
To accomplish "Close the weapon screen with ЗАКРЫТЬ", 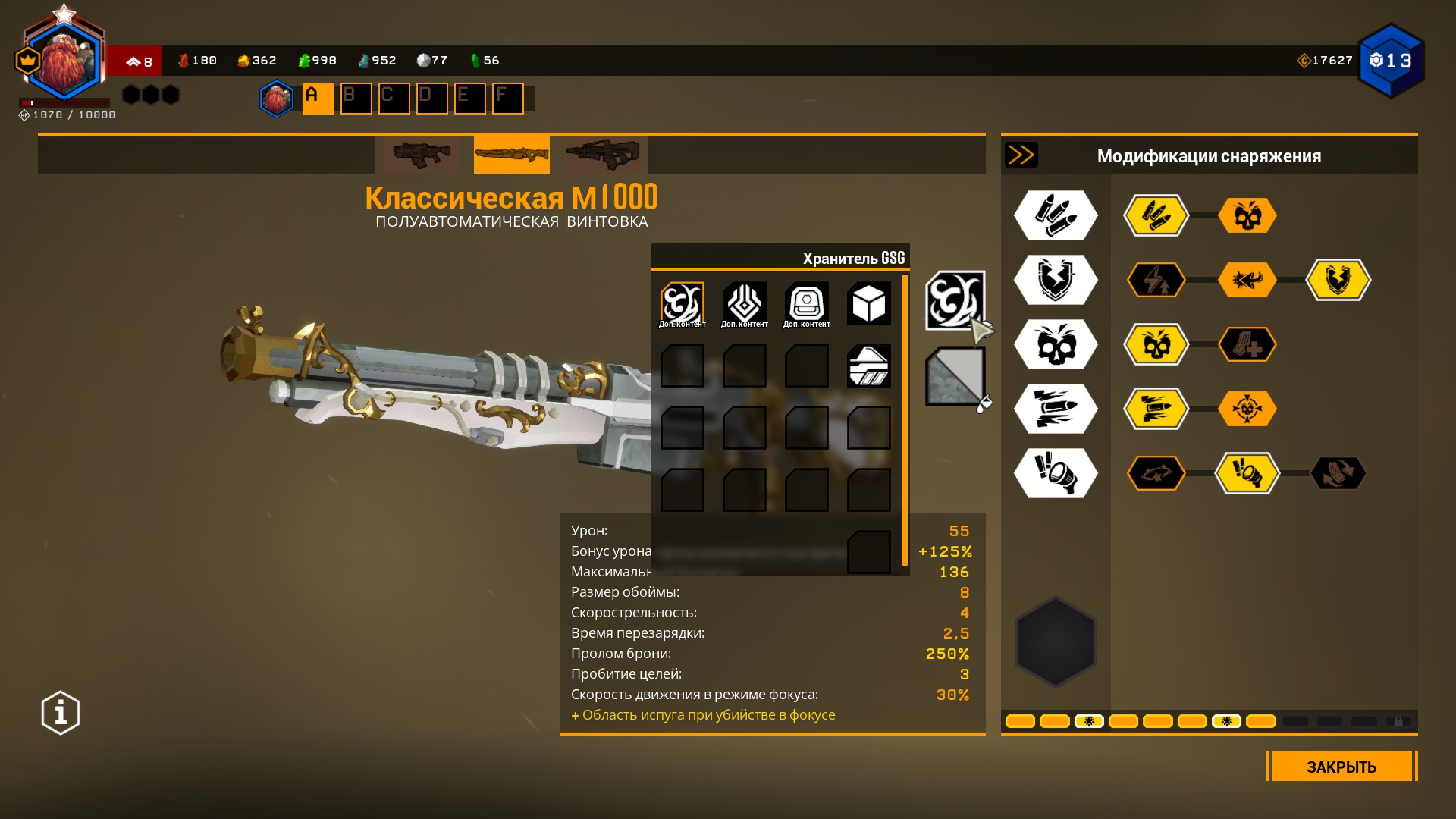I will pyautogui.click(x=1341, y=766).
